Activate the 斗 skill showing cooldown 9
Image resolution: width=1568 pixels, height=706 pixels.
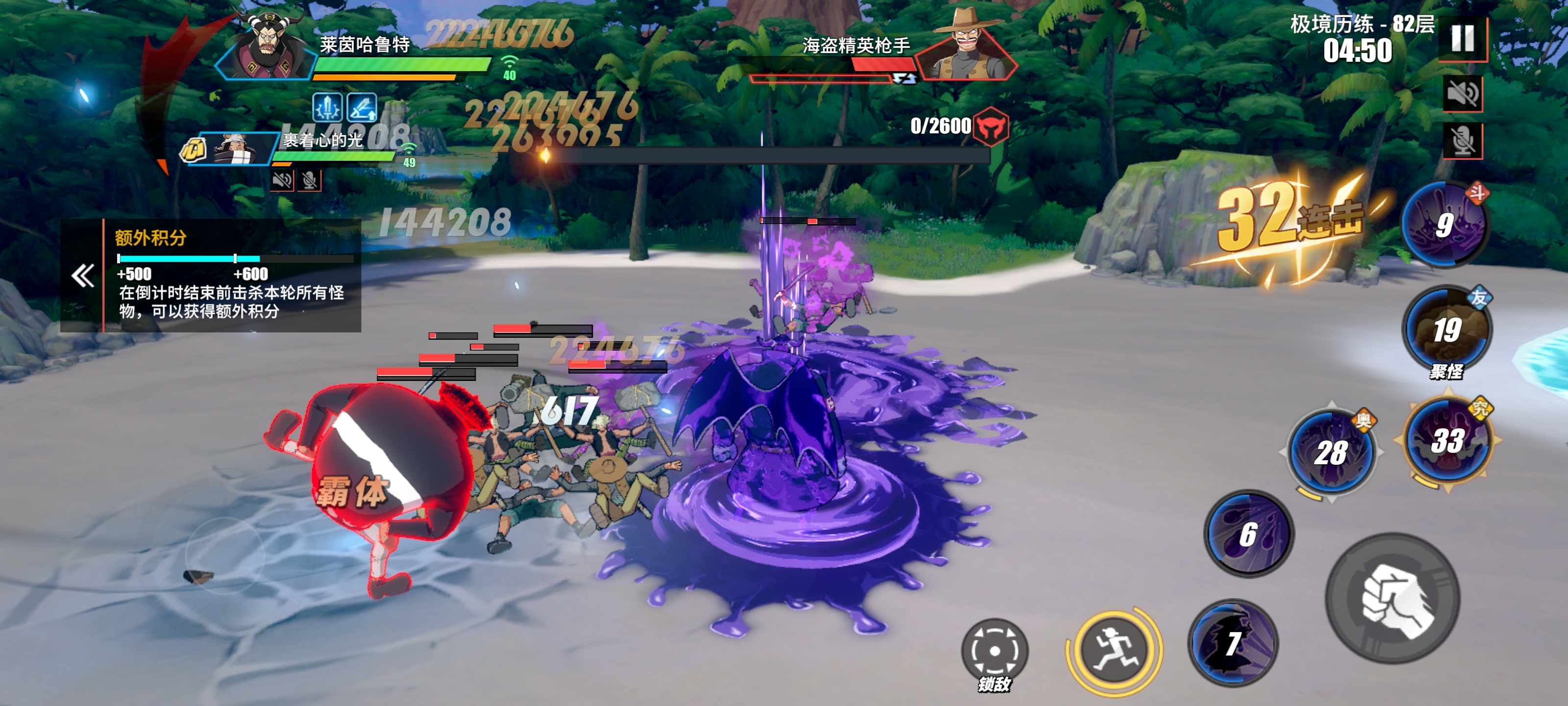click(1445, 225)
